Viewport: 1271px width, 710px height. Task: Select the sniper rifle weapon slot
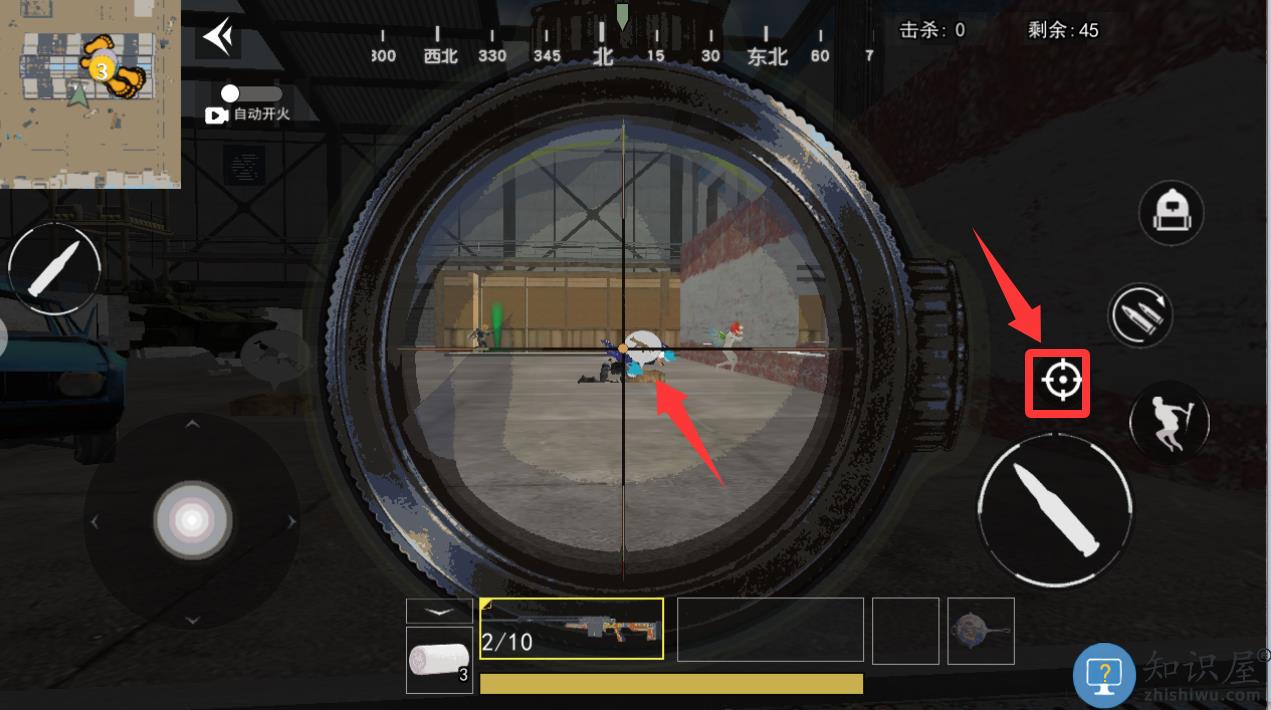click(571, 629)
